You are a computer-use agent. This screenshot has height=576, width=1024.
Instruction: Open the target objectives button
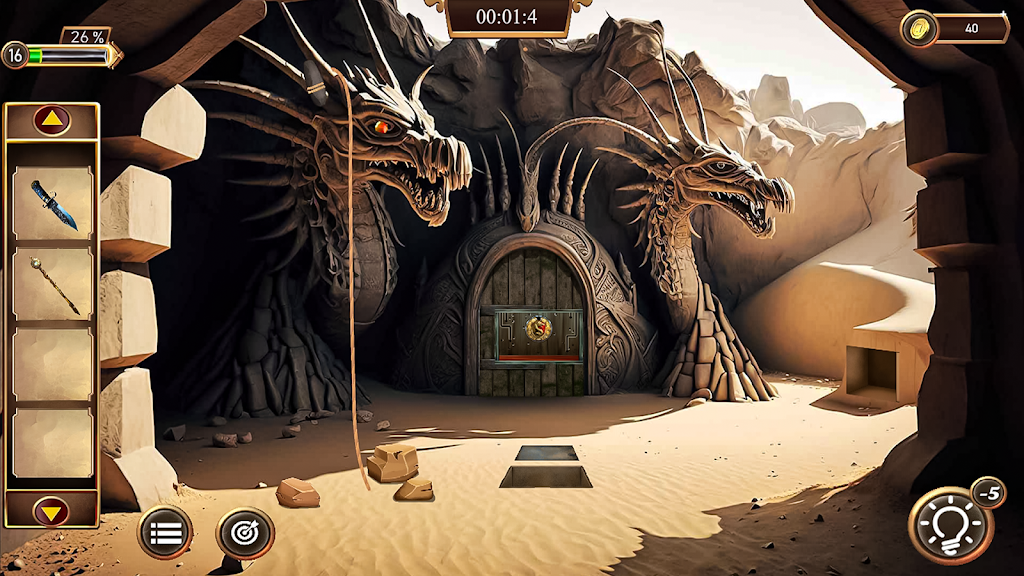coord(245,532)
